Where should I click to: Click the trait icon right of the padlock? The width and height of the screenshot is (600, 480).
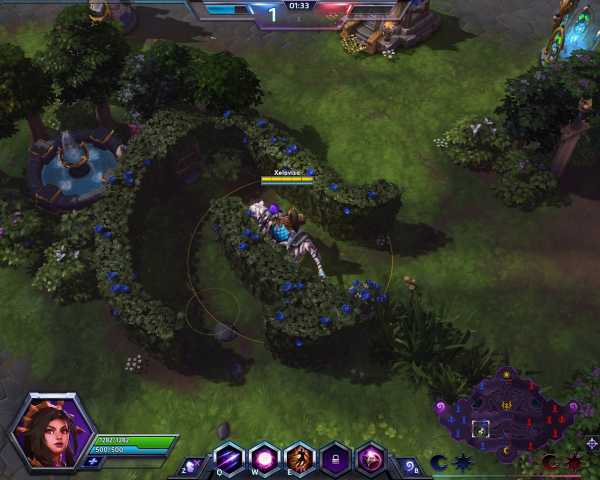point(371,458)
